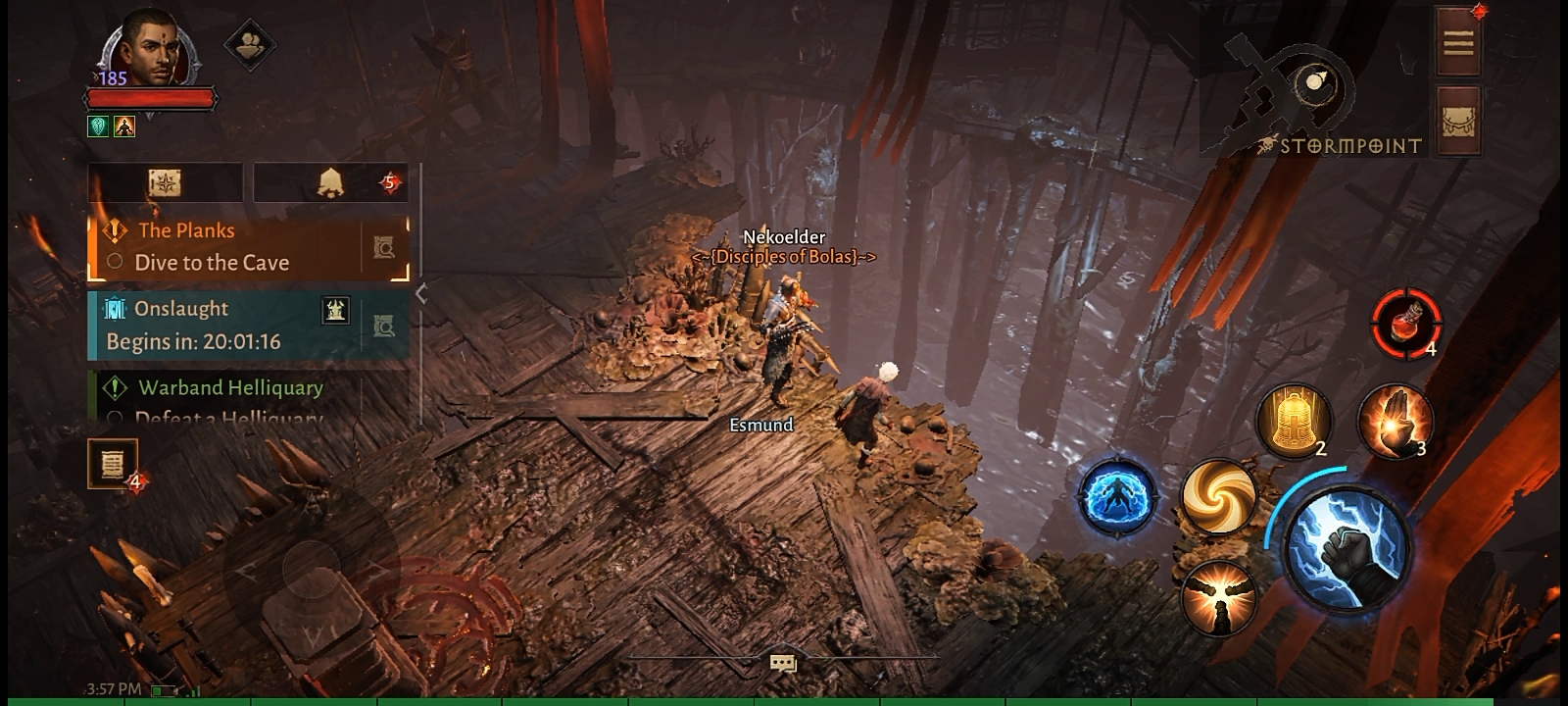Activate the flaming palm skill
This screenshot has height=706, width=1568.
(1394, 420)
